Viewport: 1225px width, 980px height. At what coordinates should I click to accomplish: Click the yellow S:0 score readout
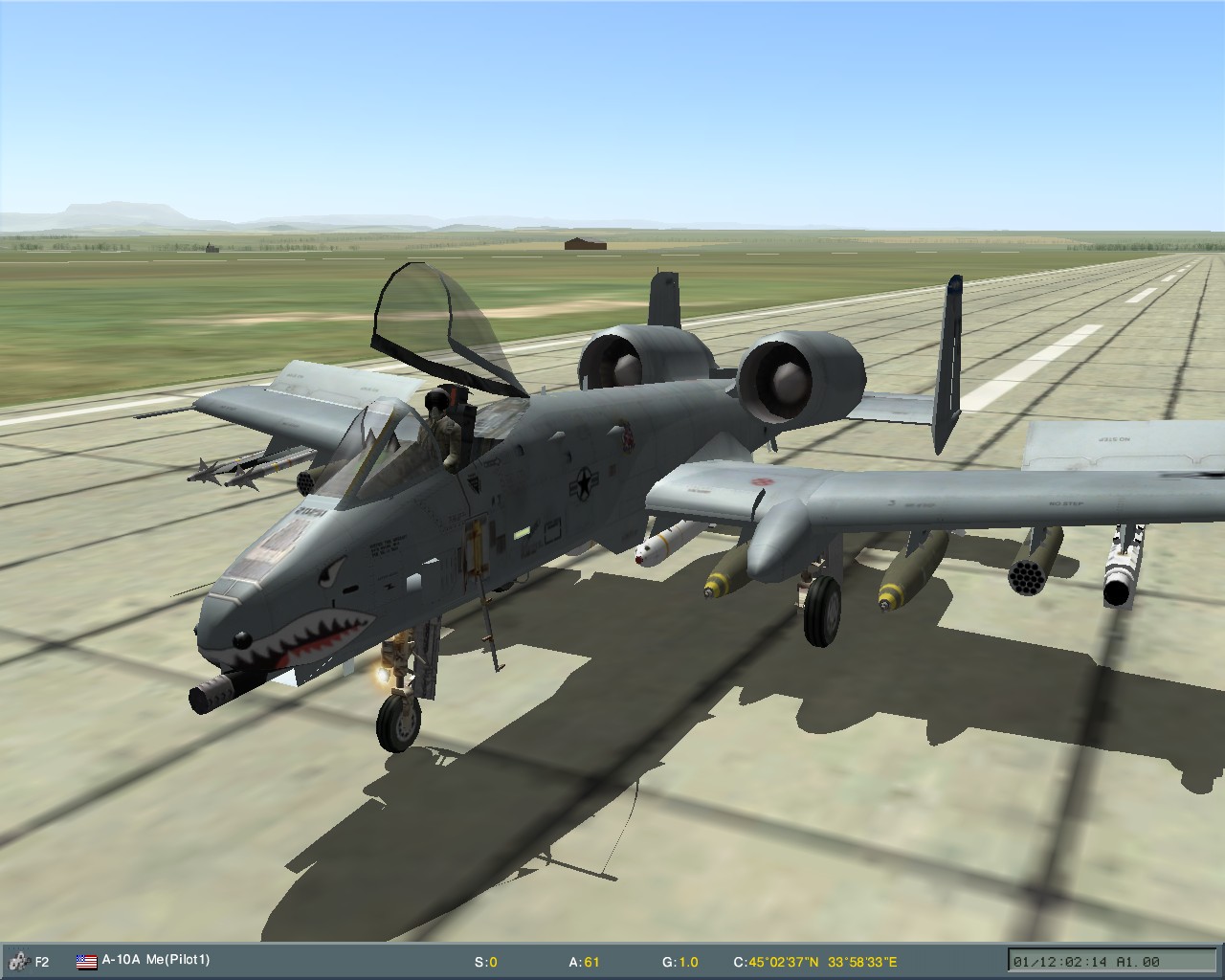[488, 961]
